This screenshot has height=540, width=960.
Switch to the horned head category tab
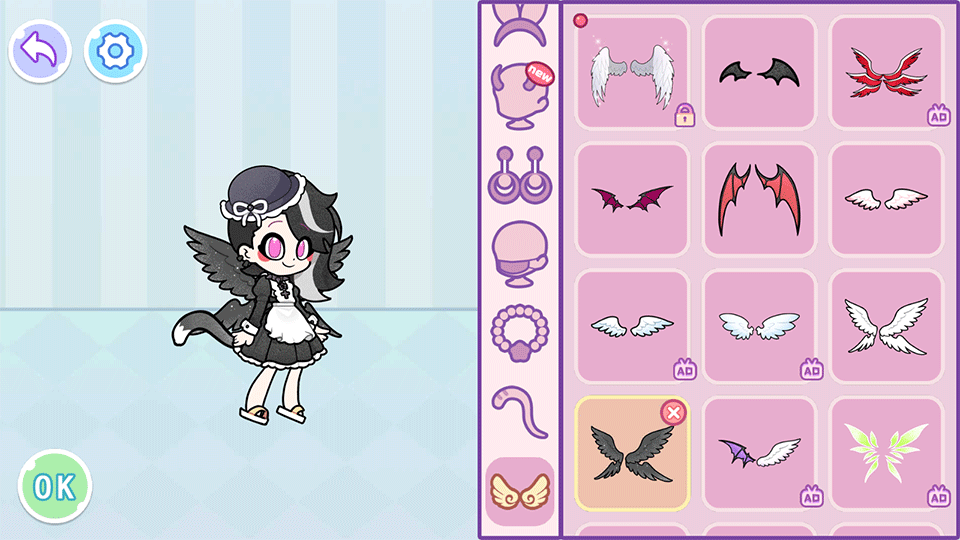point(519,96)
